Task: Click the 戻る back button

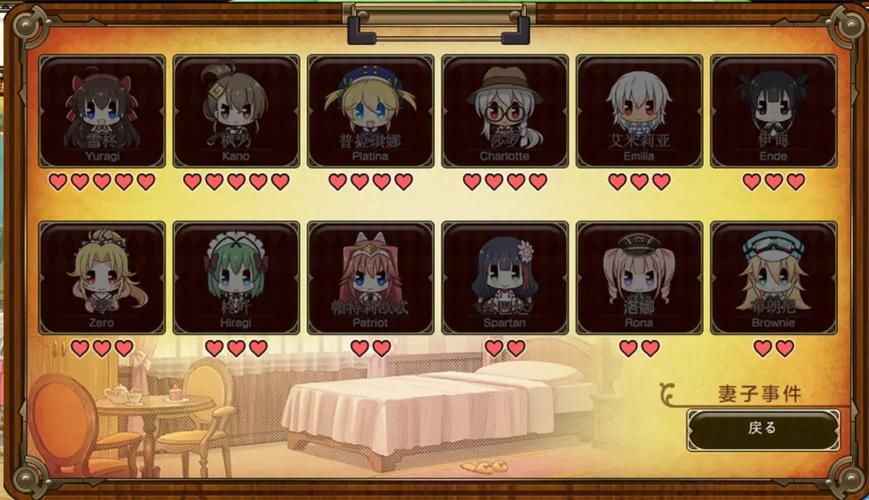Action: 762,429
